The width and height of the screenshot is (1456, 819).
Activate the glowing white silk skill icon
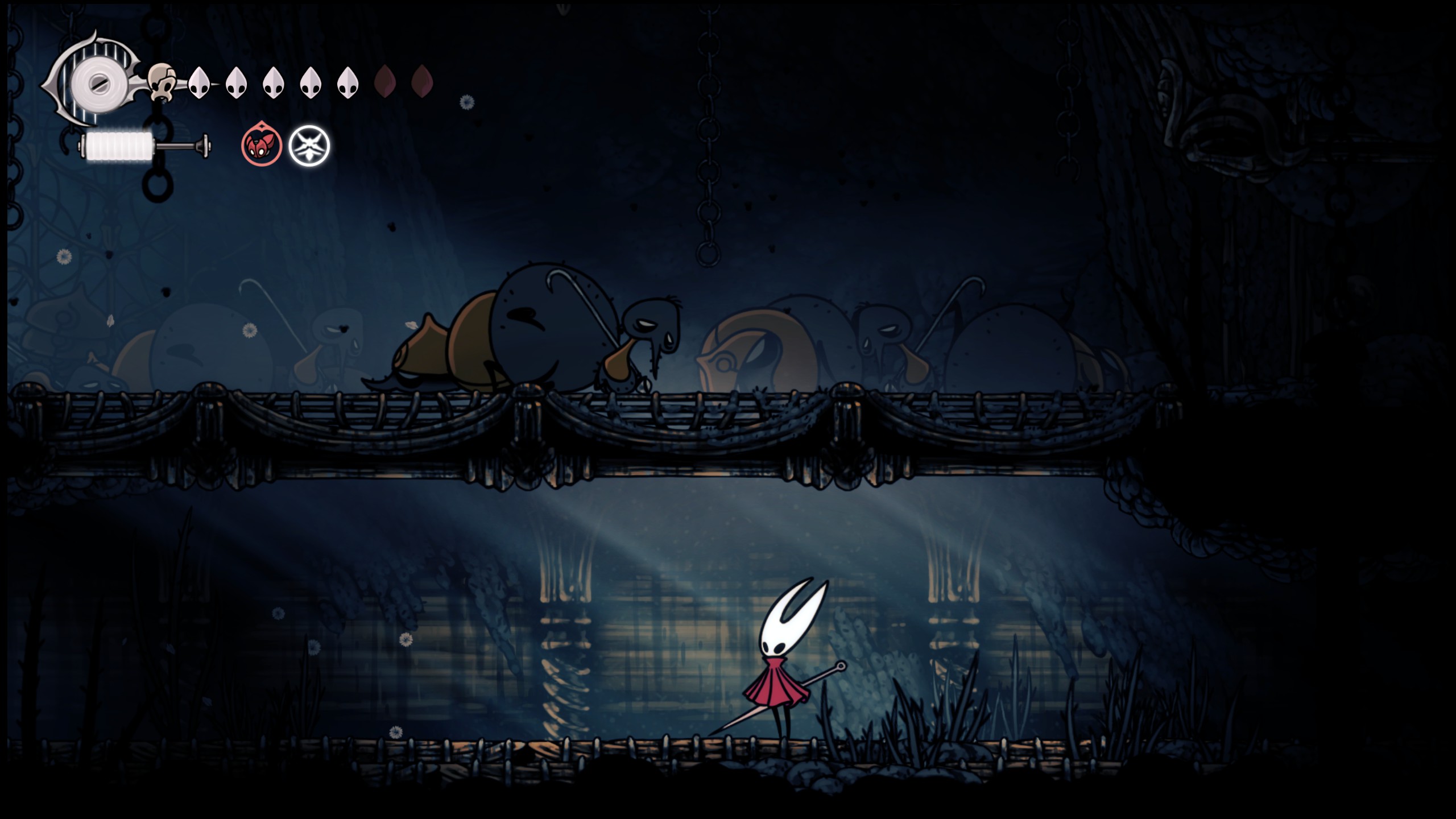(309, 146)
